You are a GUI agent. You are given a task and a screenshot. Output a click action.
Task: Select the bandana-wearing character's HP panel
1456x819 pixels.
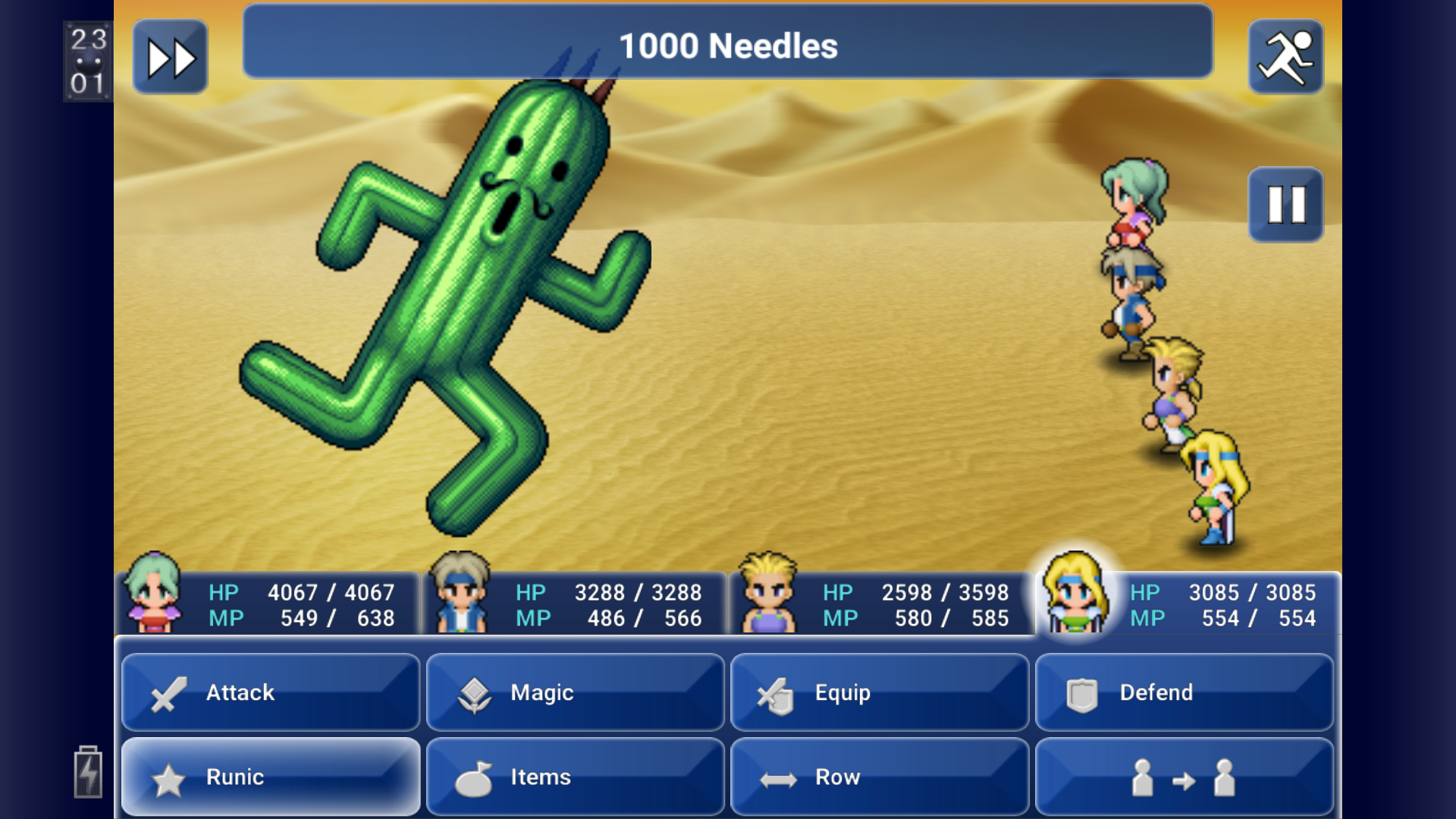576,604
